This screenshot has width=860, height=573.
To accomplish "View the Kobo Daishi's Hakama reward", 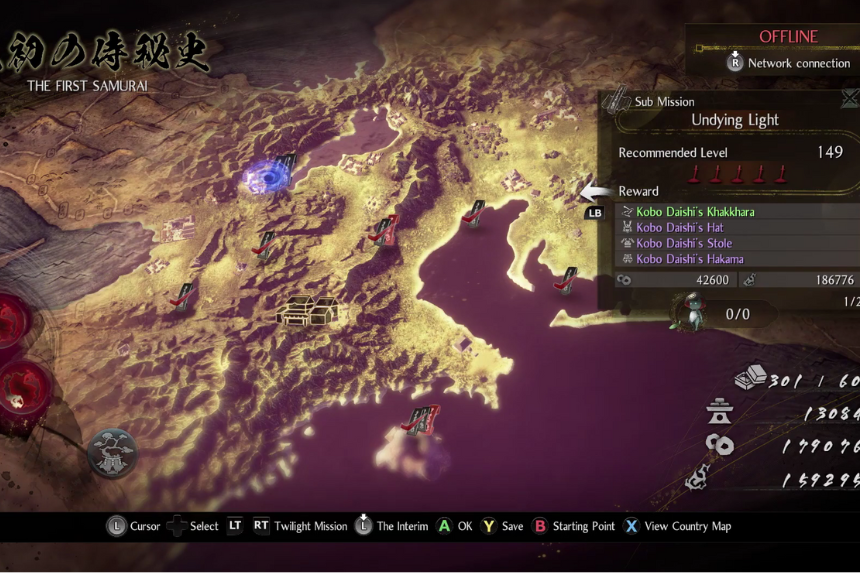I will click(689, 259).
